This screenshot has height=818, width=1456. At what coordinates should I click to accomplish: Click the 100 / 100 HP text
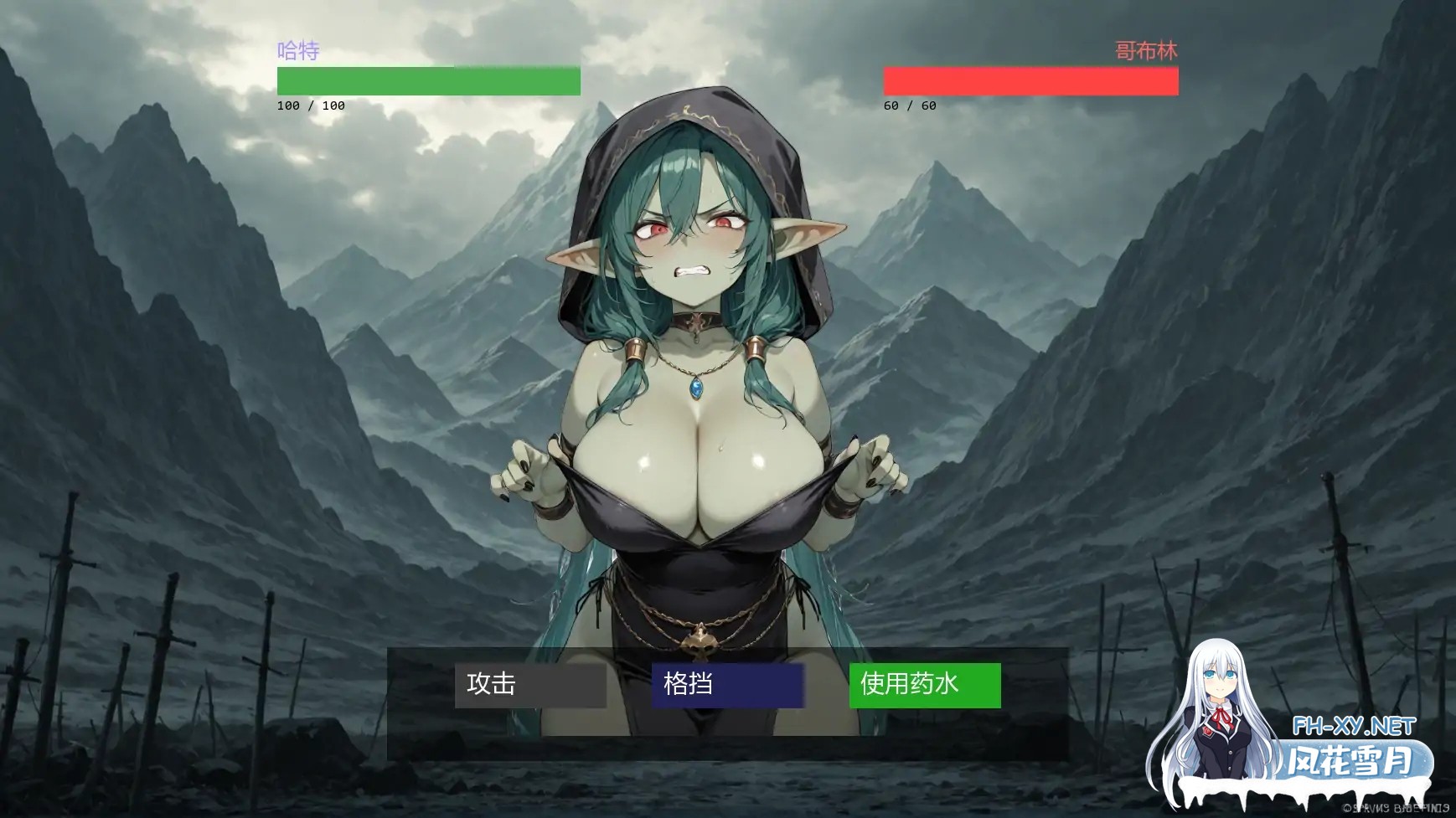pyautogui.click(x=309, y=105)
